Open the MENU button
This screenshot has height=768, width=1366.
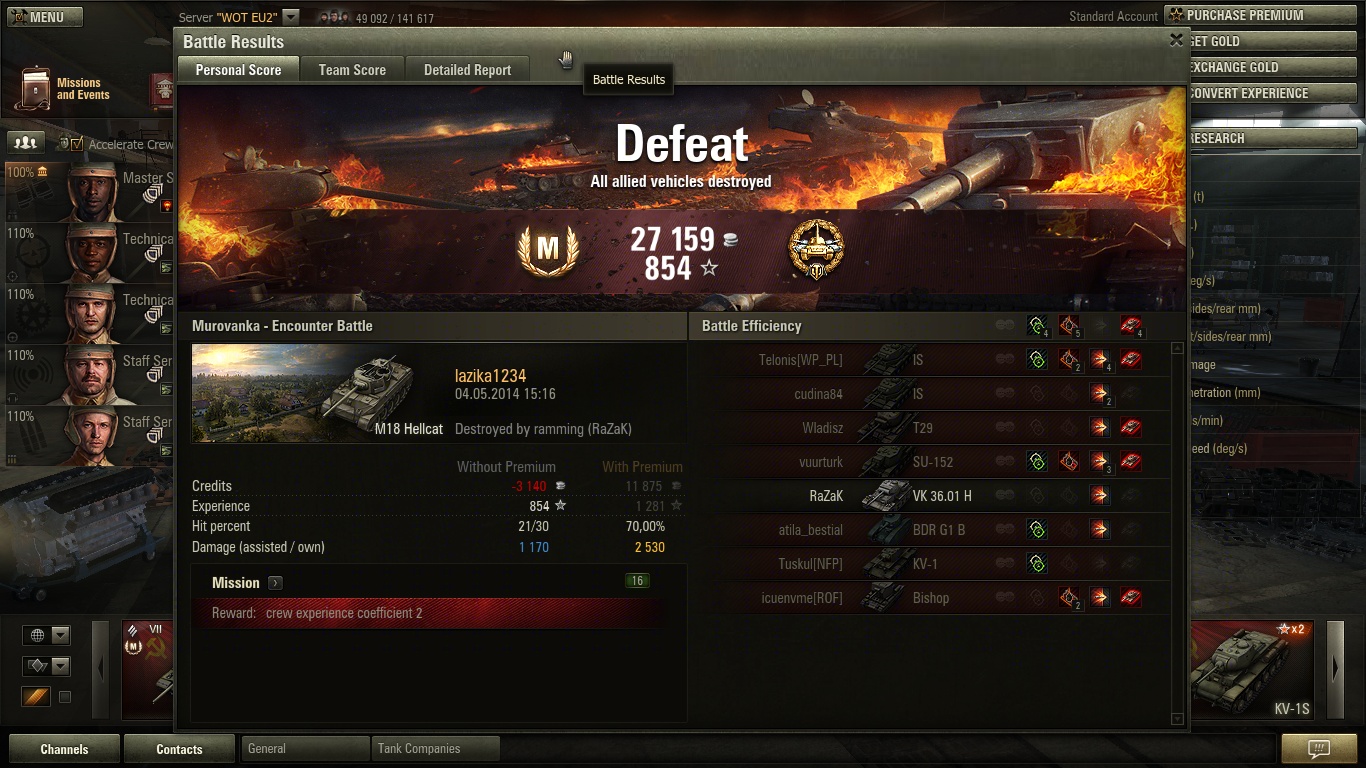point(42,17)
